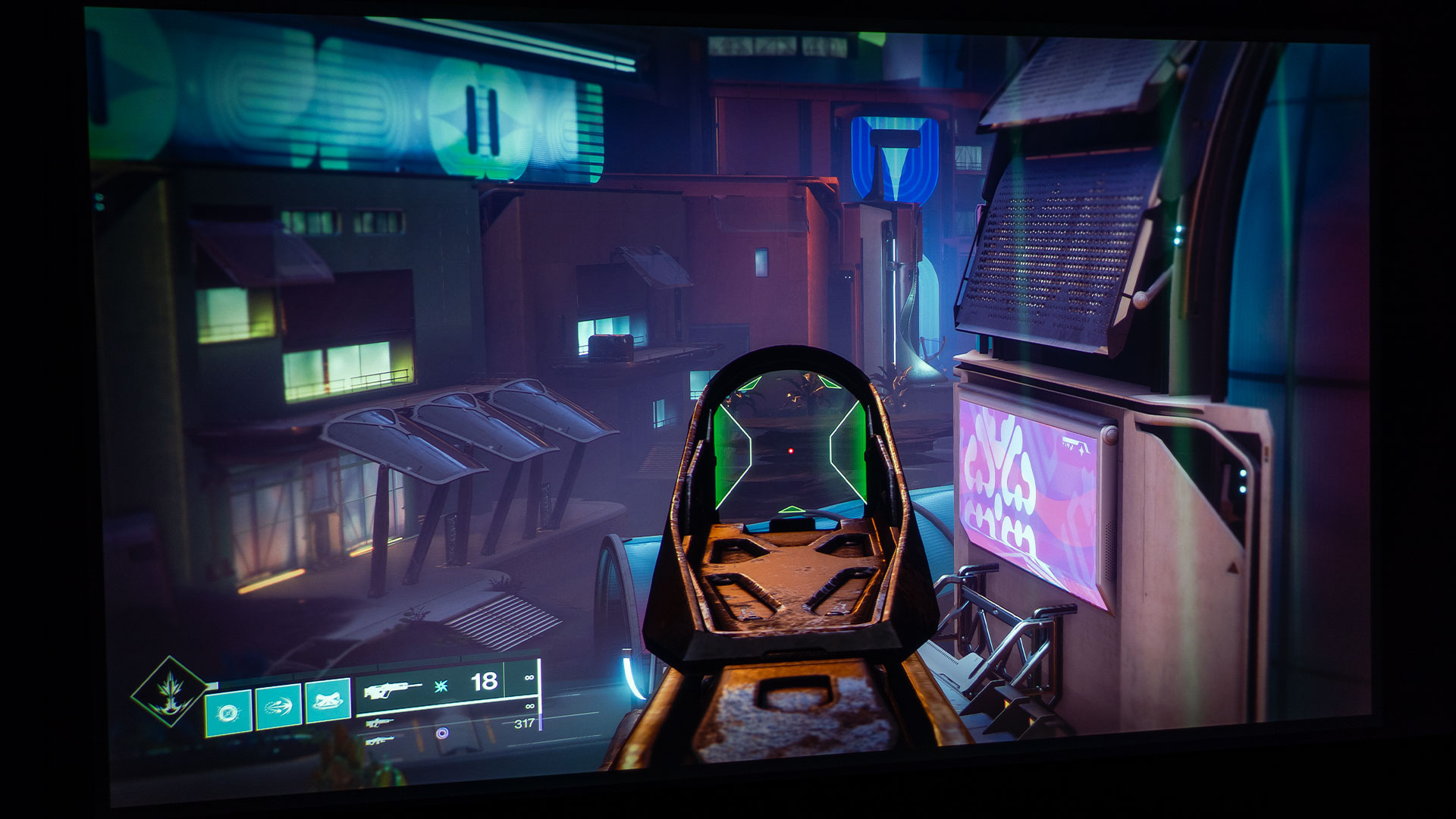The width and height of the screenshot is (1456, 819).
Task: Select the grenade ability icon
Action: (228, 712)
